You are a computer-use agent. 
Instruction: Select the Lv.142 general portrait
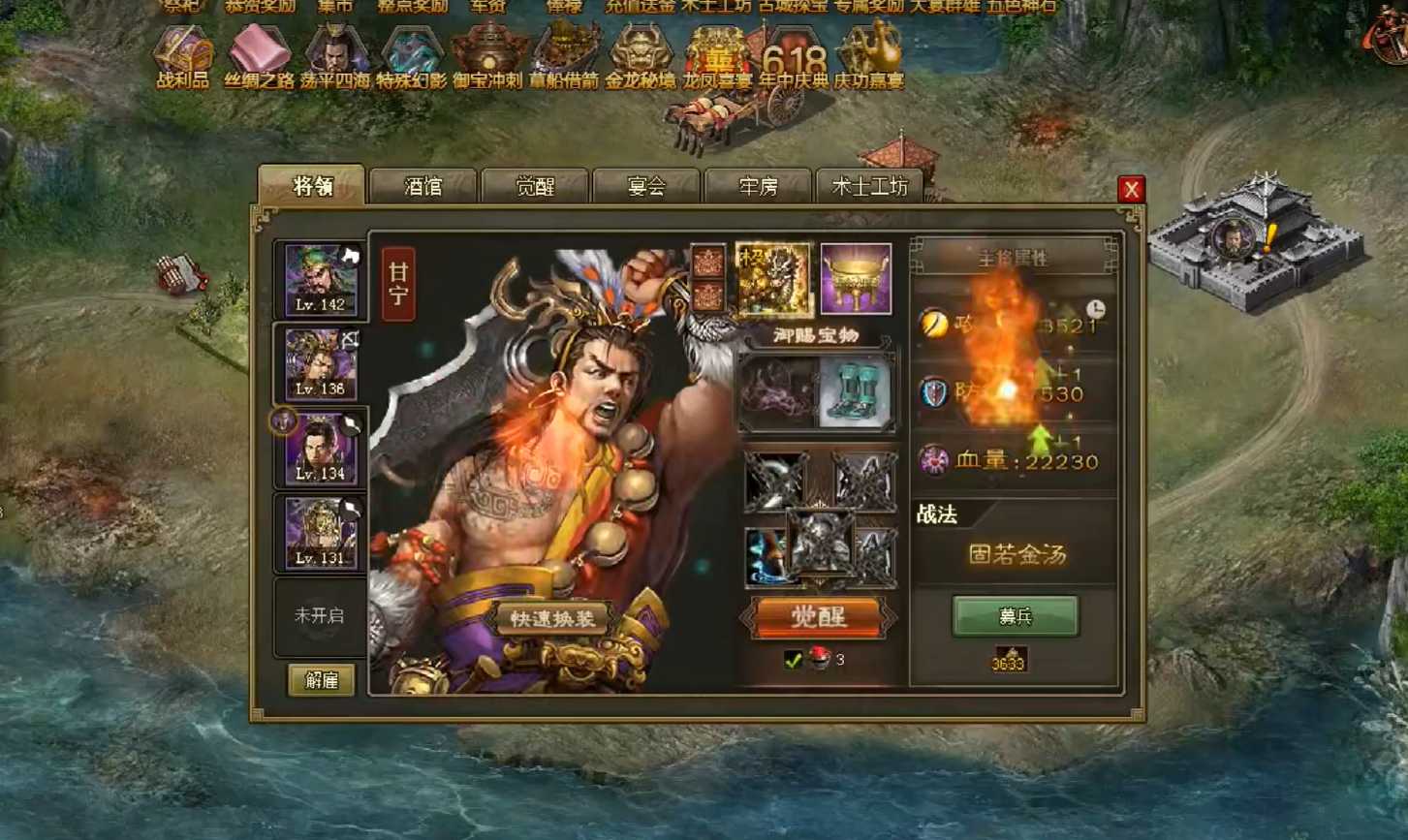pos(320,282)
